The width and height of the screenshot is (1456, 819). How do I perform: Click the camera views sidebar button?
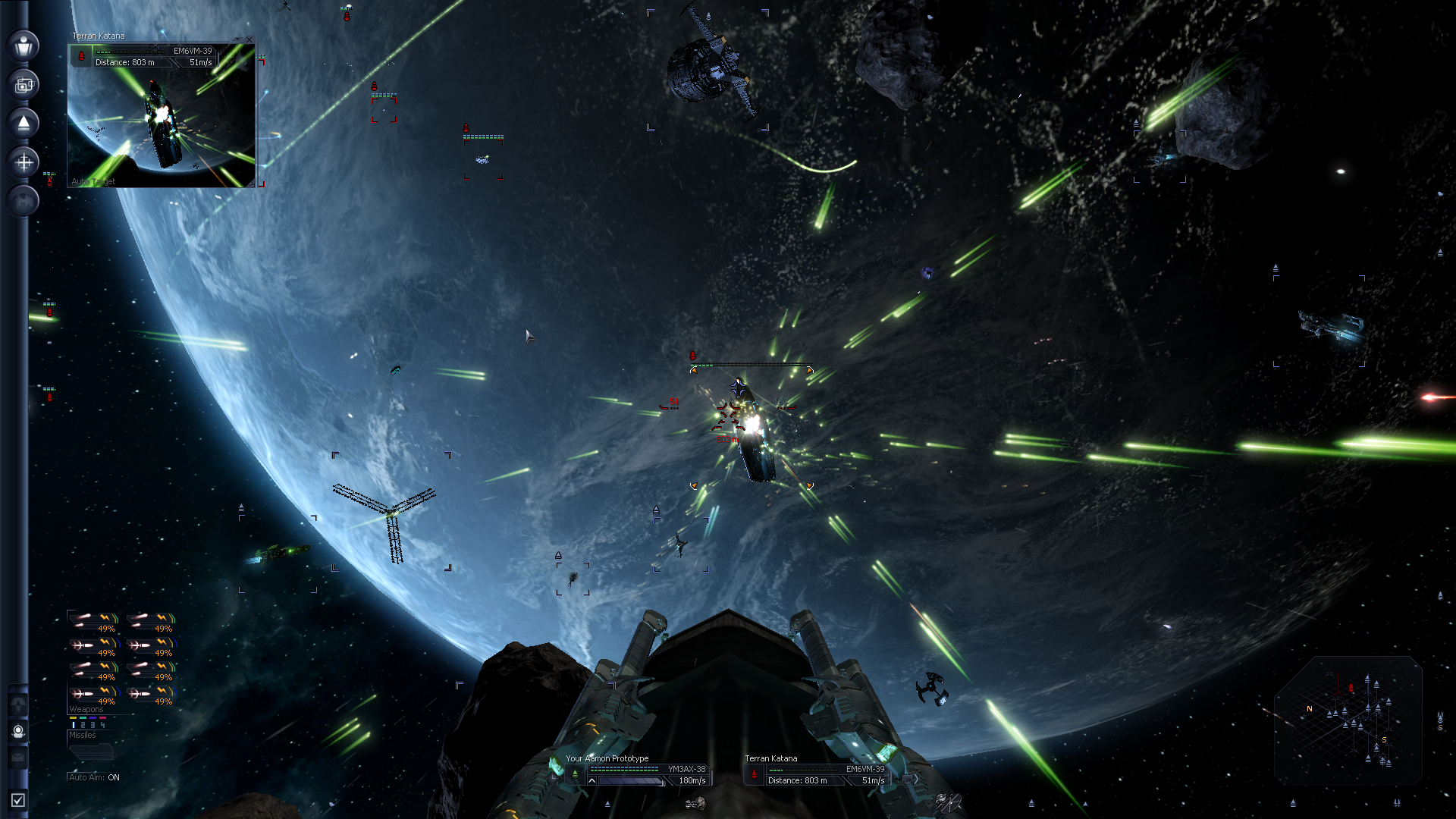(x=24, y=85)
